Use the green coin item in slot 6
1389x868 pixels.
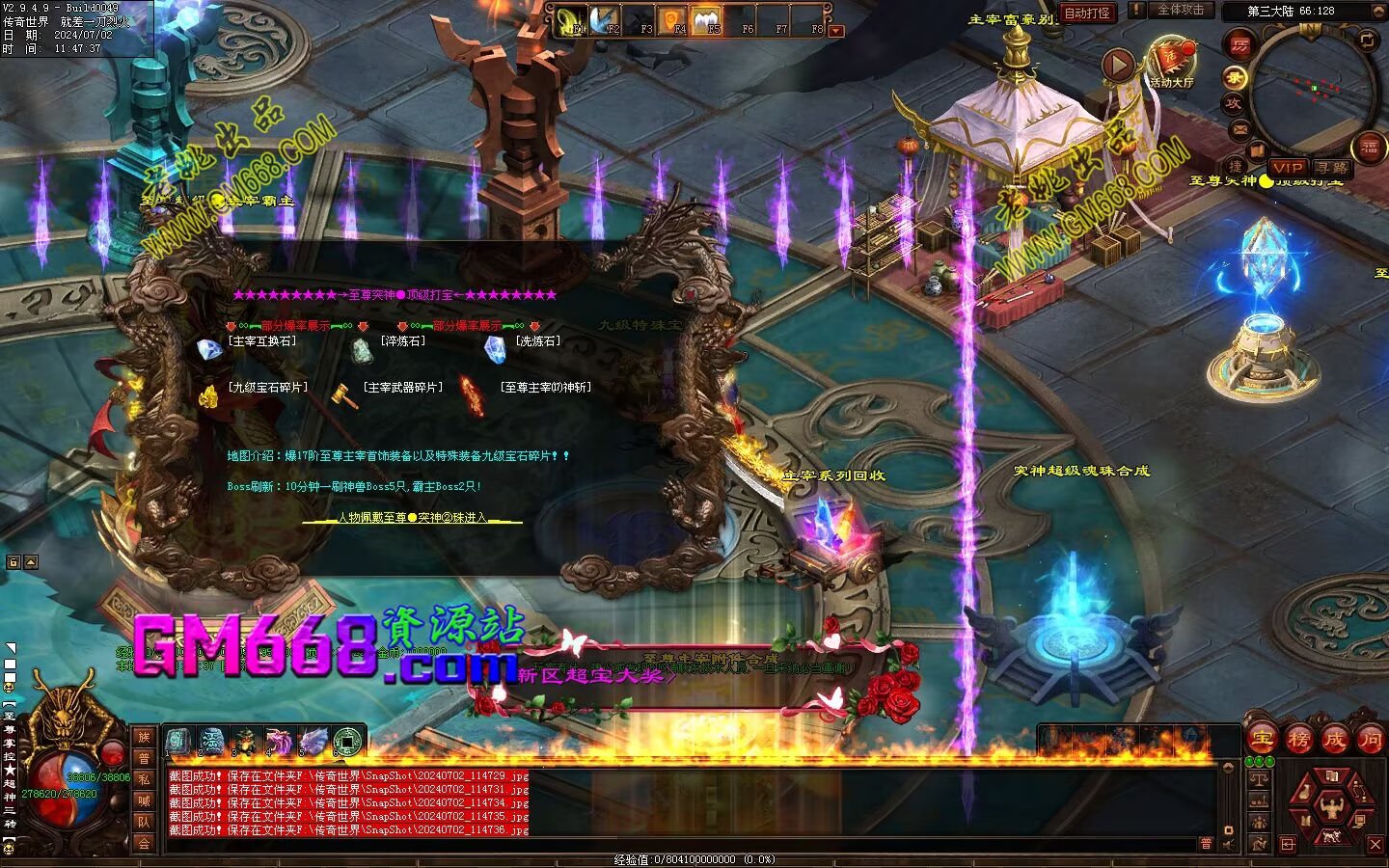(348, 741)
